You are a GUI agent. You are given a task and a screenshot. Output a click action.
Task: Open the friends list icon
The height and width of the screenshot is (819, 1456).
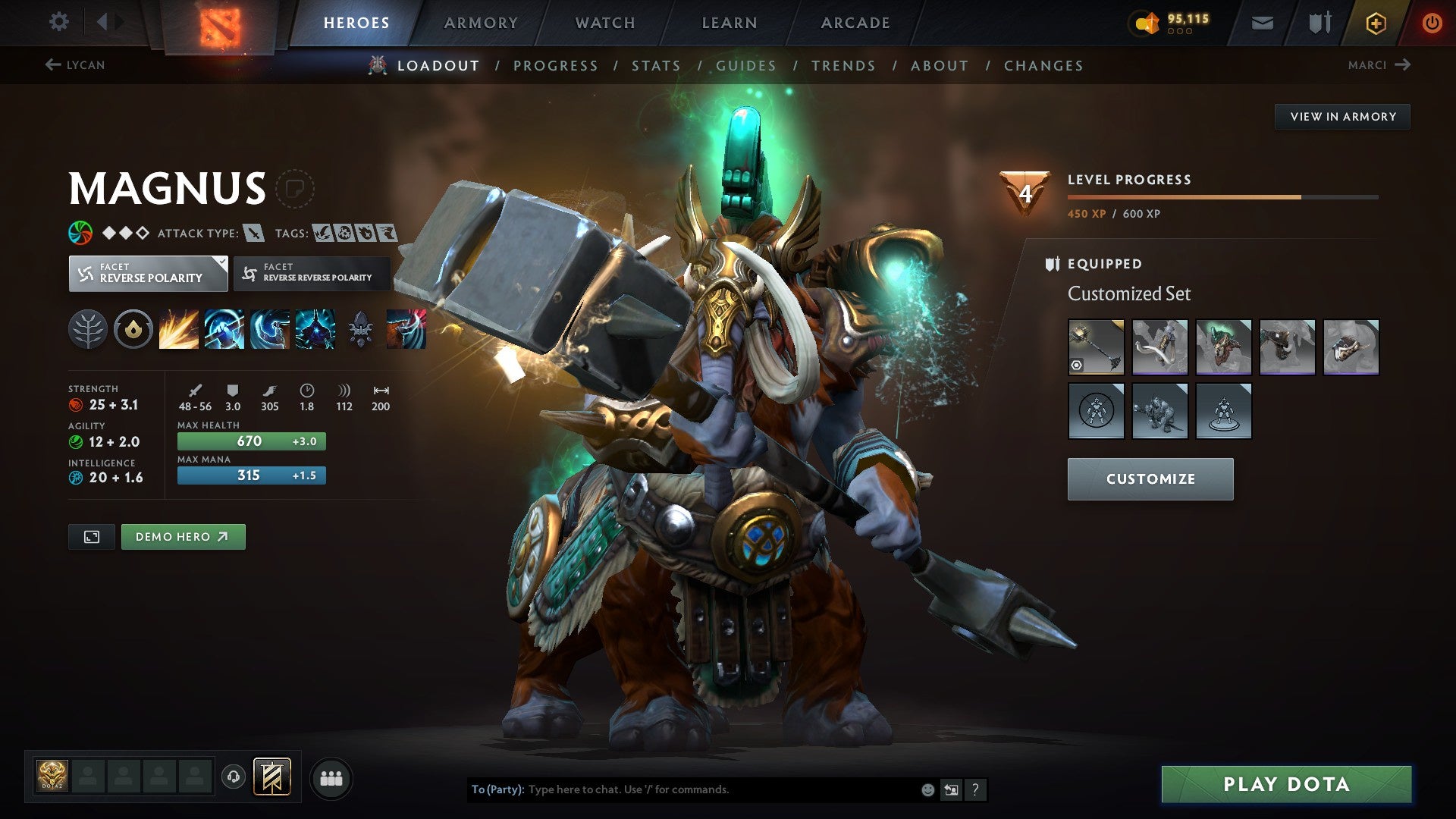click(x=331, y=777)
